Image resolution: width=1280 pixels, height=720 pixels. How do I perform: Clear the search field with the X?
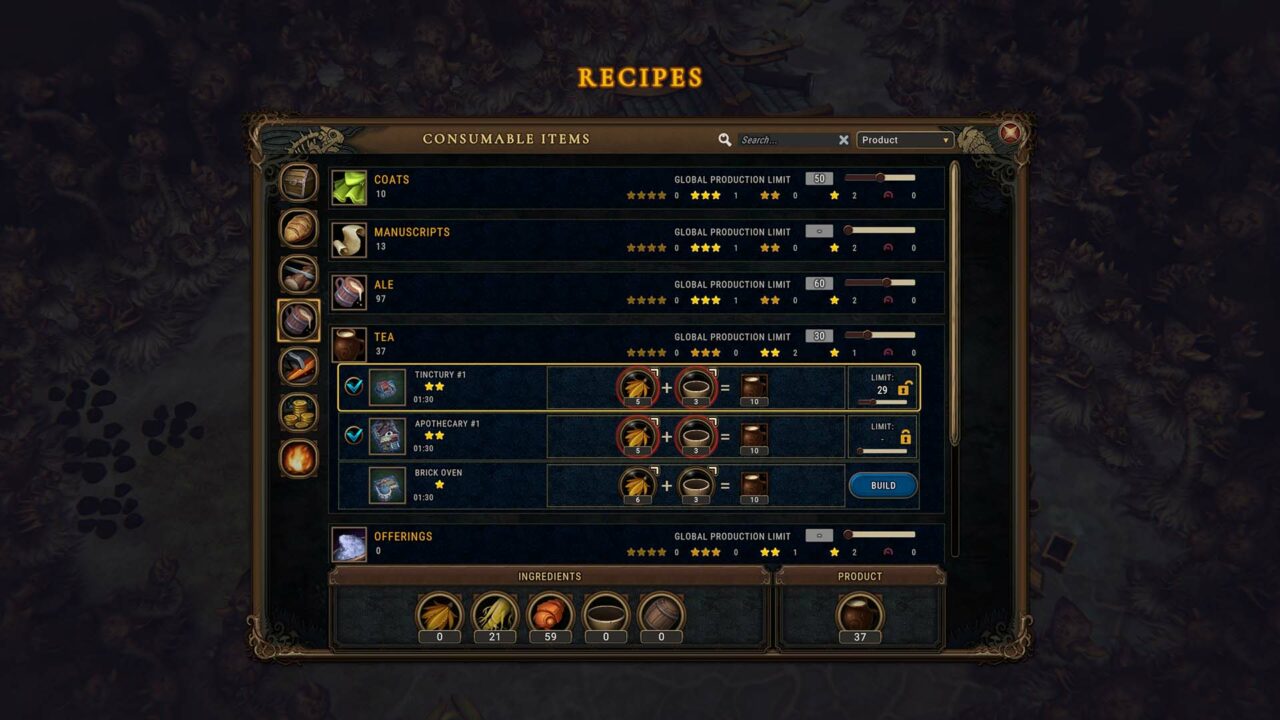click(x=844, y=139)
